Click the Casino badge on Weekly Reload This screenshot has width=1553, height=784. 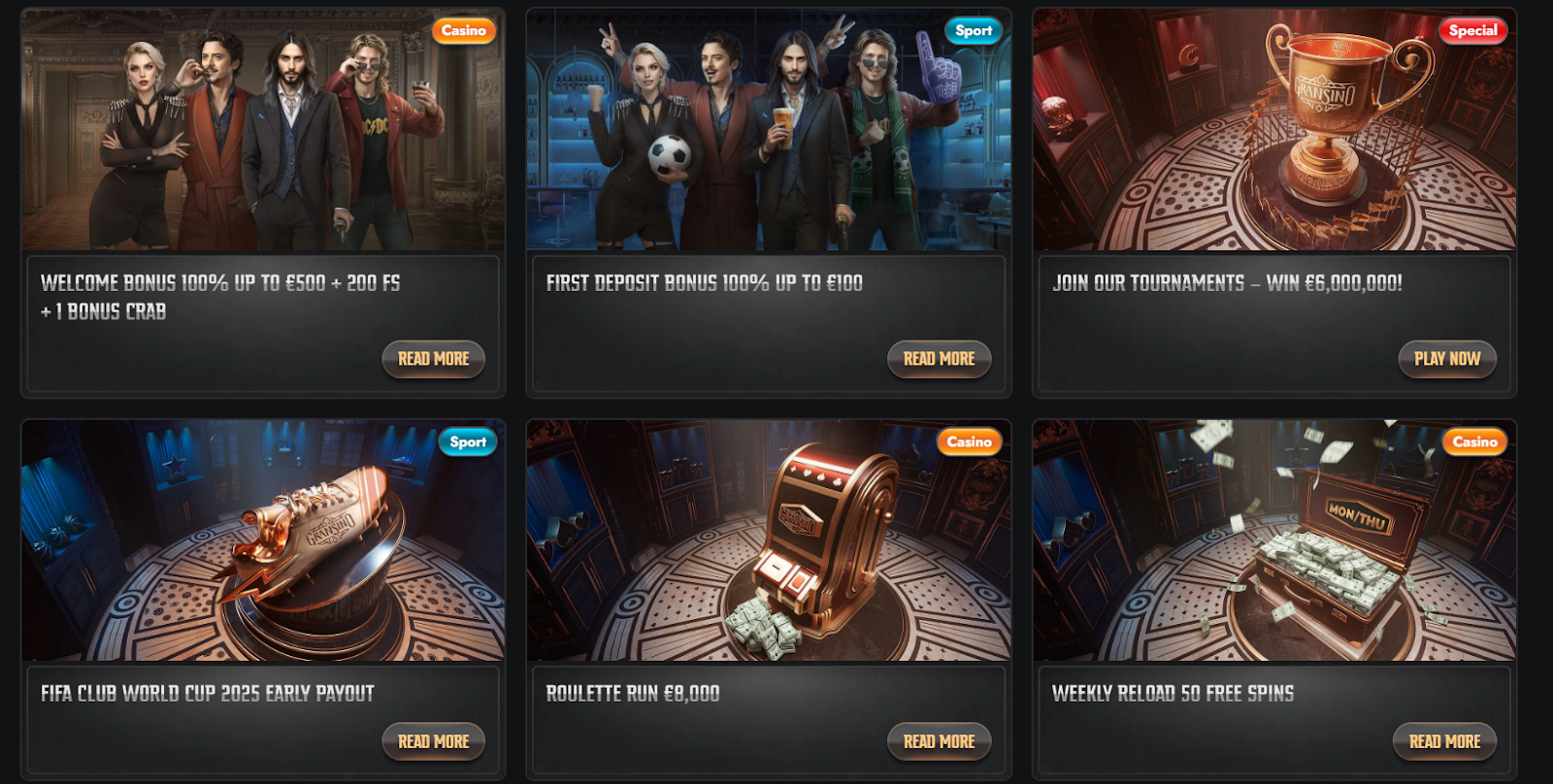coord(1474,441)
